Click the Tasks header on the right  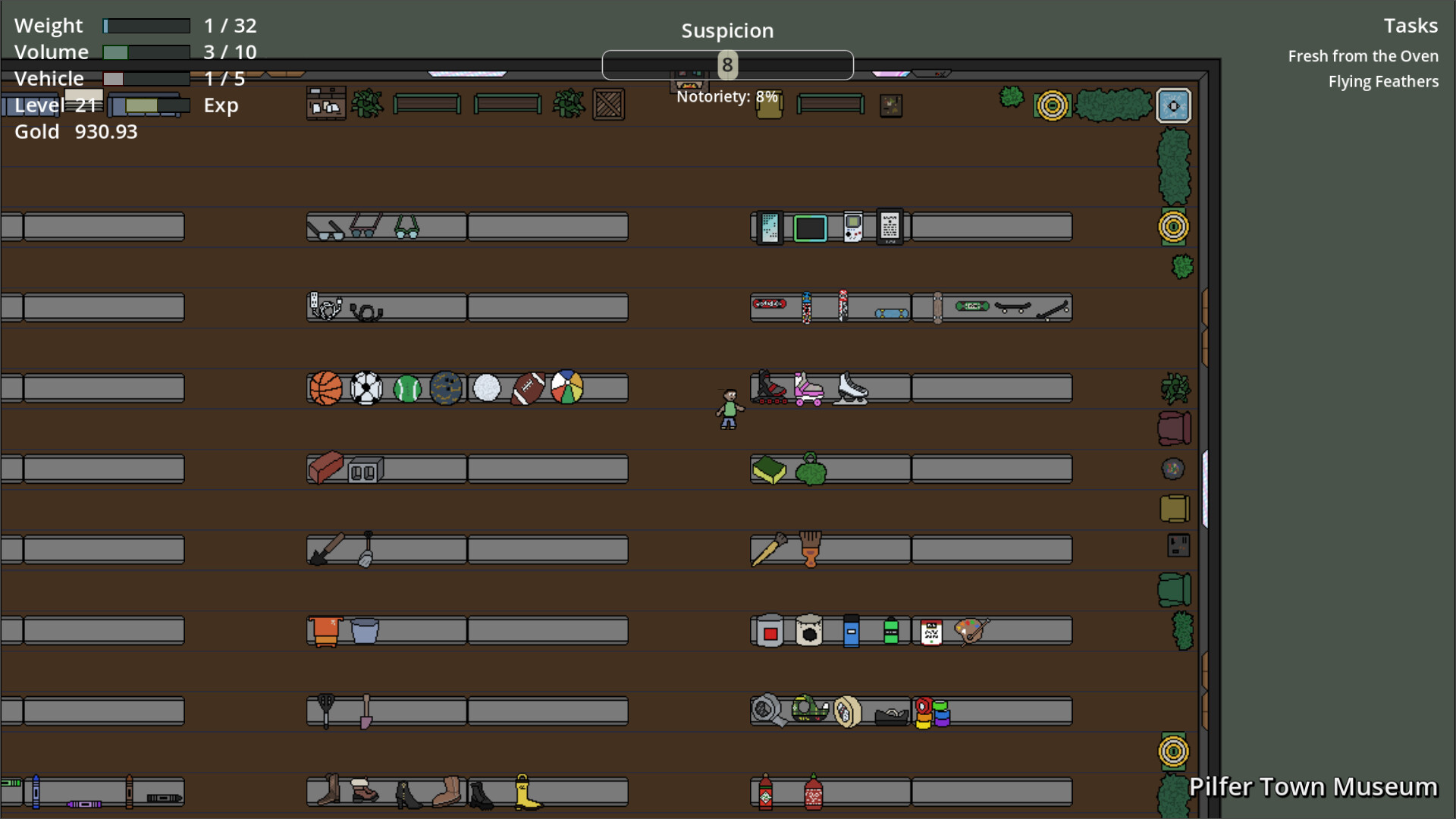pyautogui.click(x=1411, y=25)
